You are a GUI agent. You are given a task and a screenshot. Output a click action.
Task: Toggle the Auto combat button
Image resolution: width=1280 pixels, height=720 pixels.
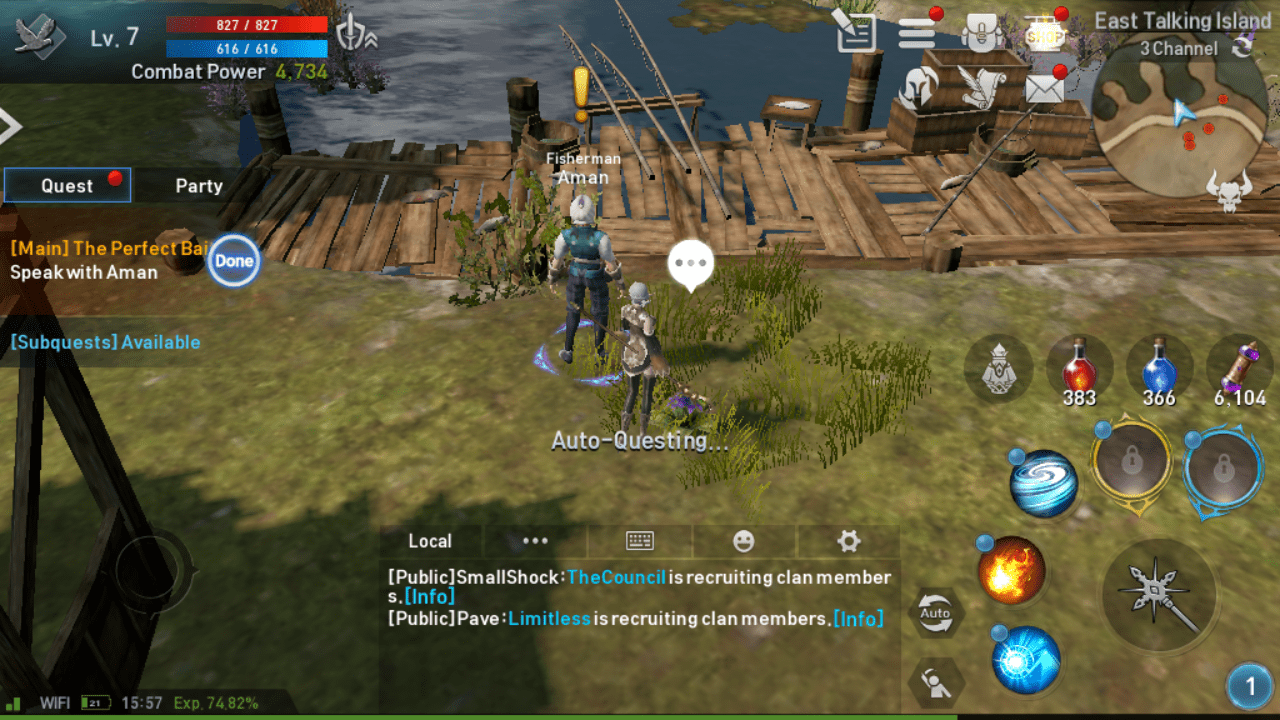click(x=935, y=613)
